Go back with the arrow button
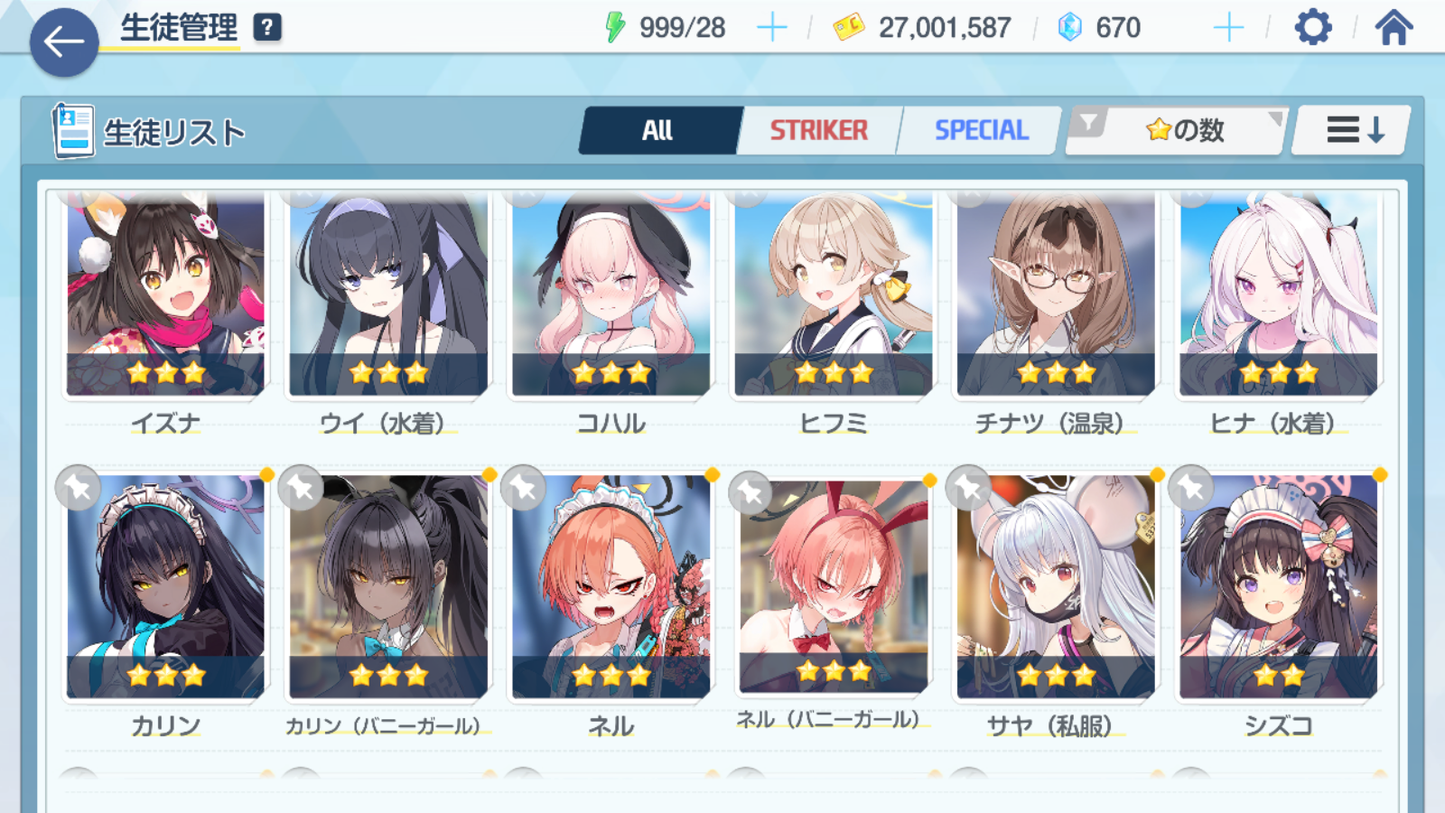Viewport: 1445px width, 813px height. [64, 42]
